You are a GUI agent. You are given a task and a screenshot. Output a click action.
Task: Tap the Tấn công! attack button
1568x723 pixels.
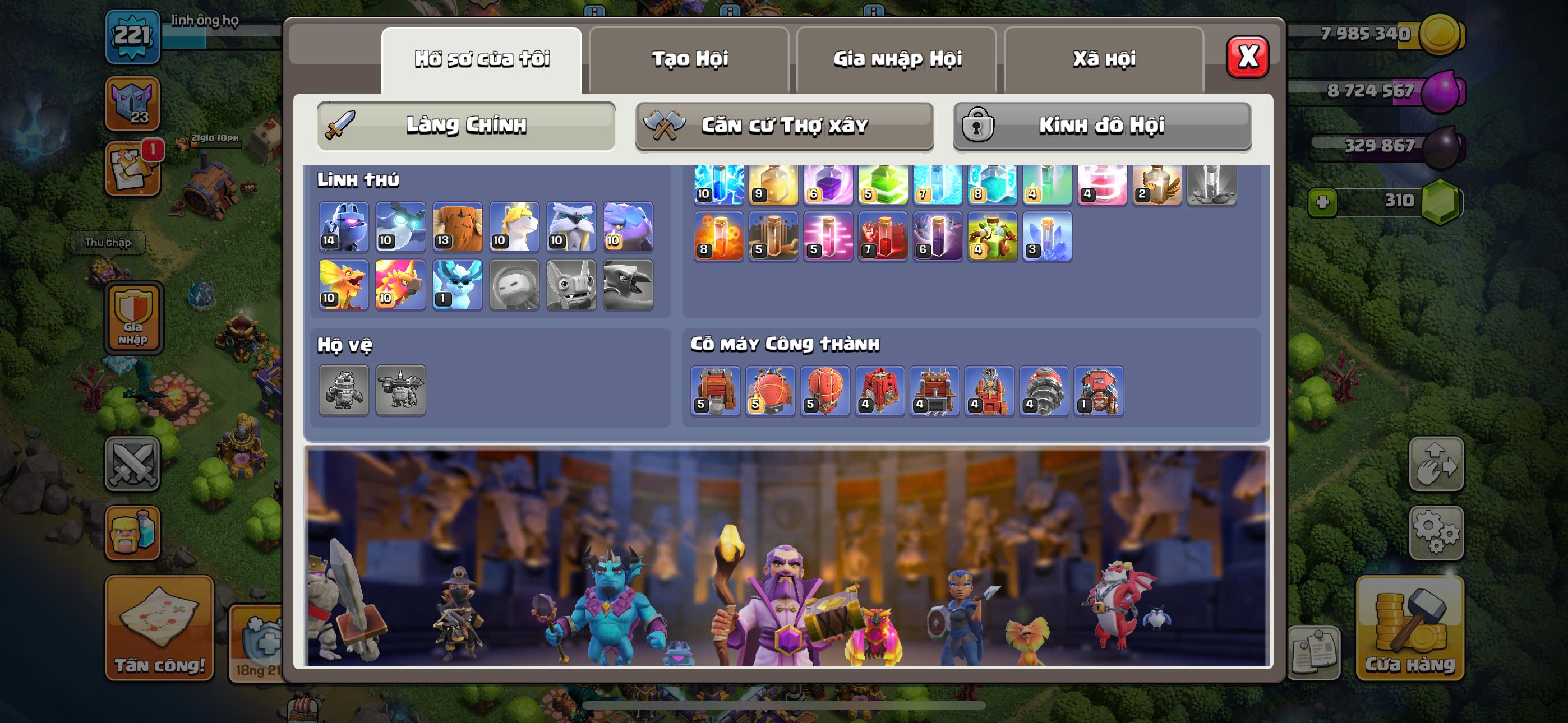[159, 627]
